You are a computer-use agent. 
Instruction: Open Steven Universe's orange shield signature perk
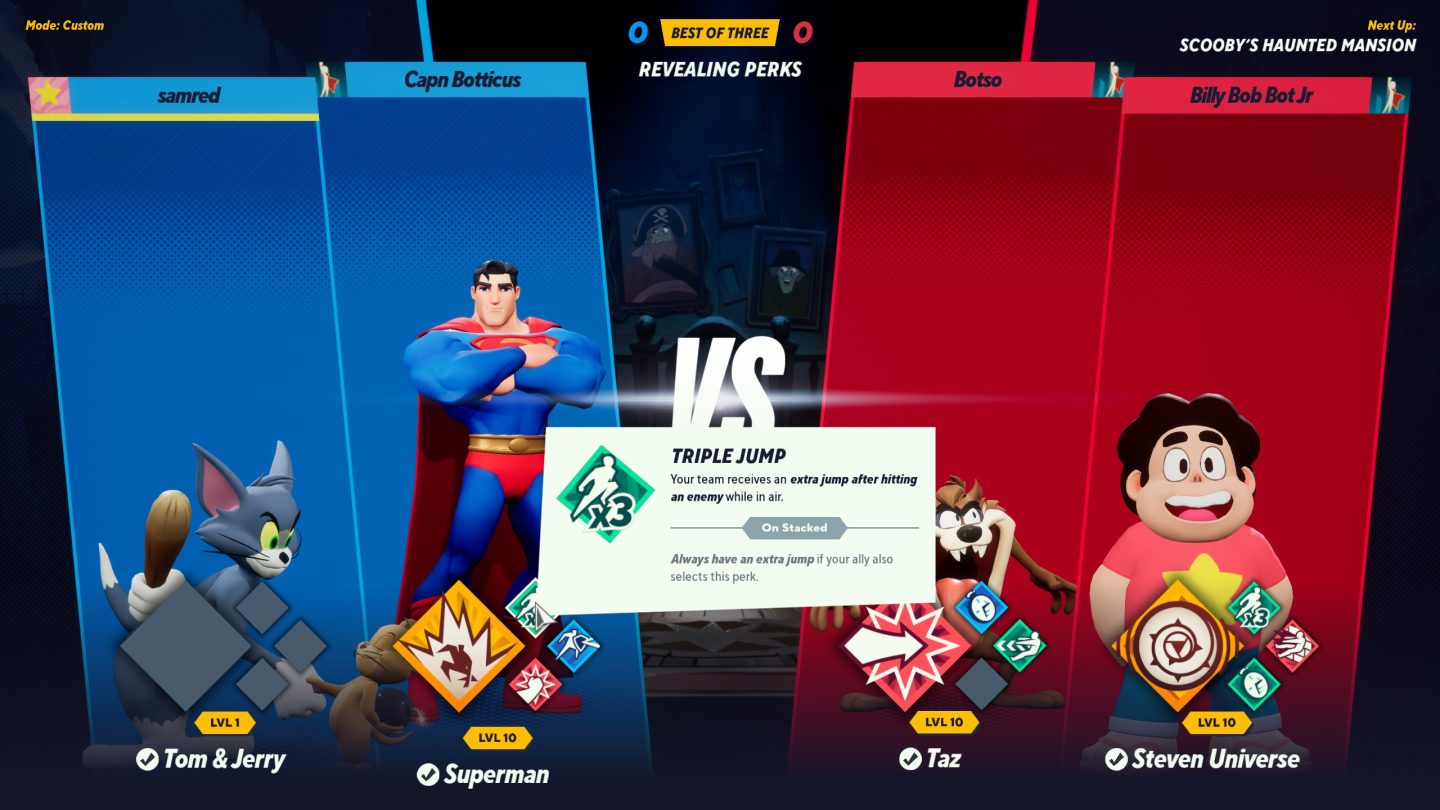point(1176,645)
